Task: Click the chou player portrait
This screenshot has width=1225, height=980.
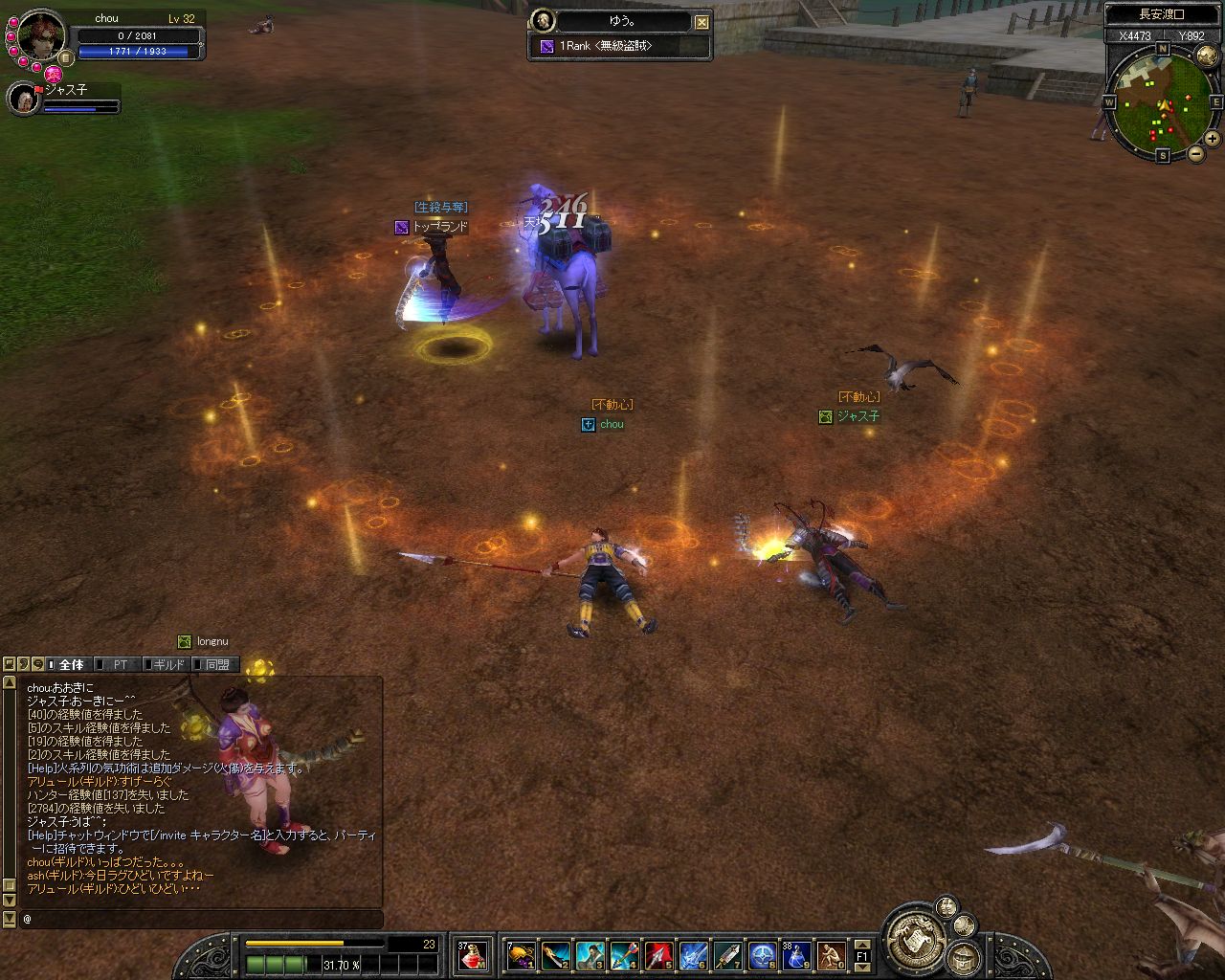Action: coord(41,35)
